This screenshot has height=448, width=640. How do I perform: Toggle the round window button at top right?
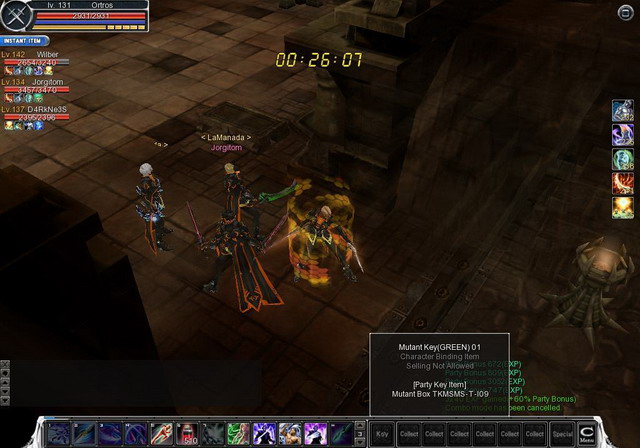(x=626, y=12)
